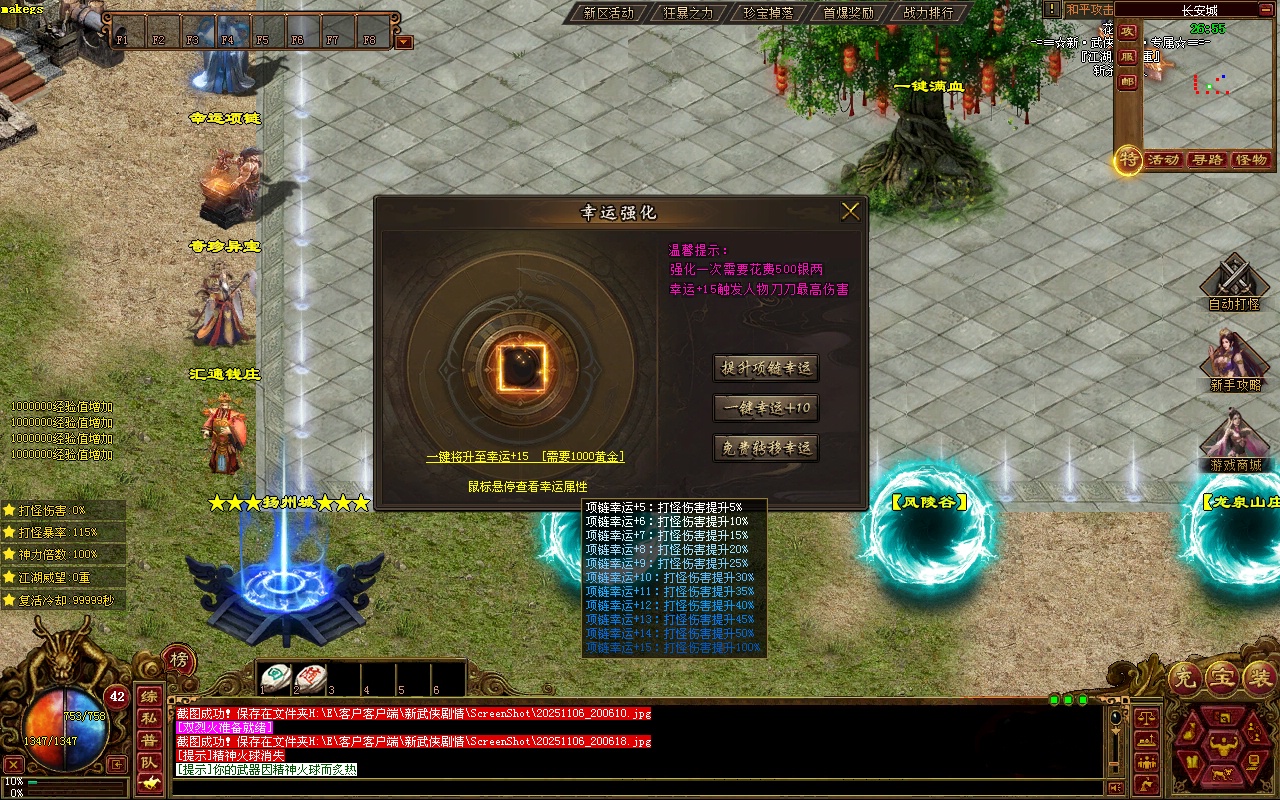
Task: Click the one-key upgrade to luck +15 link
Action: point(525,456)
